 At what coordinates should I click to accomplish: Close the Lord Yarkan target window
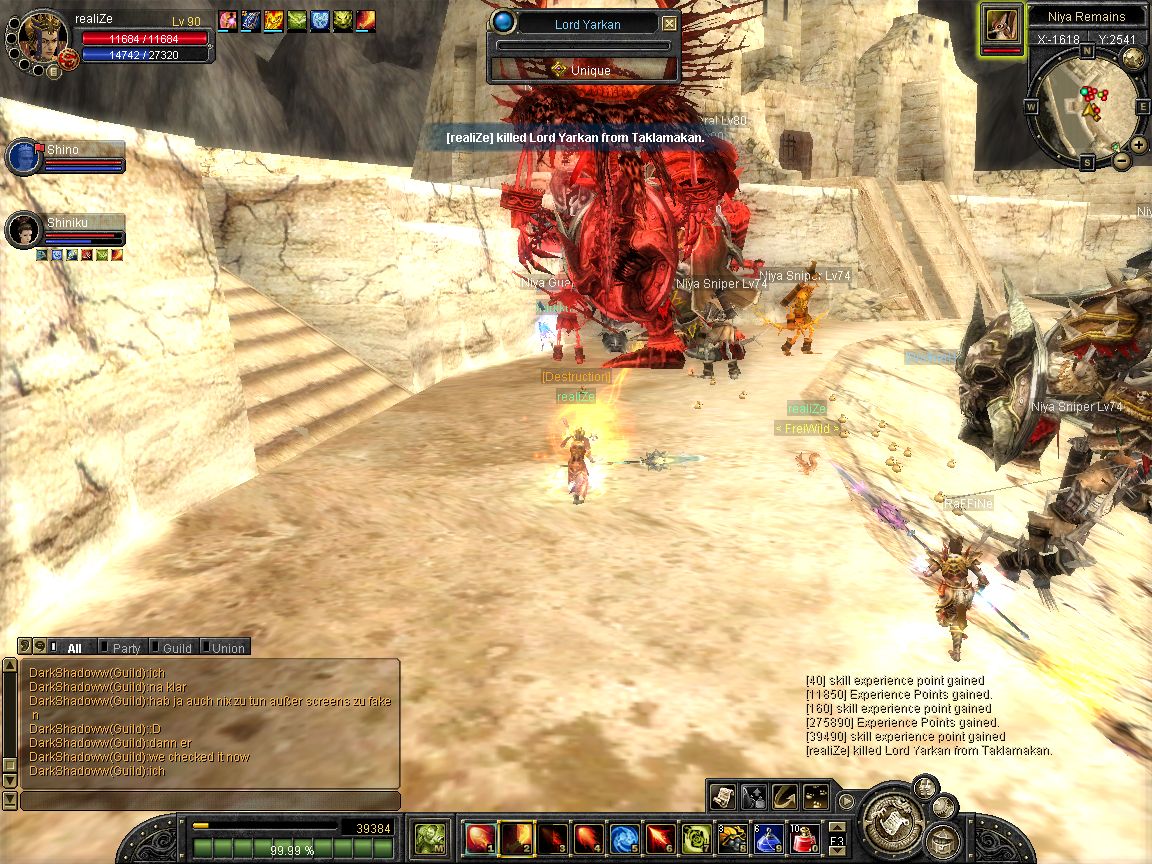[669, 23]
